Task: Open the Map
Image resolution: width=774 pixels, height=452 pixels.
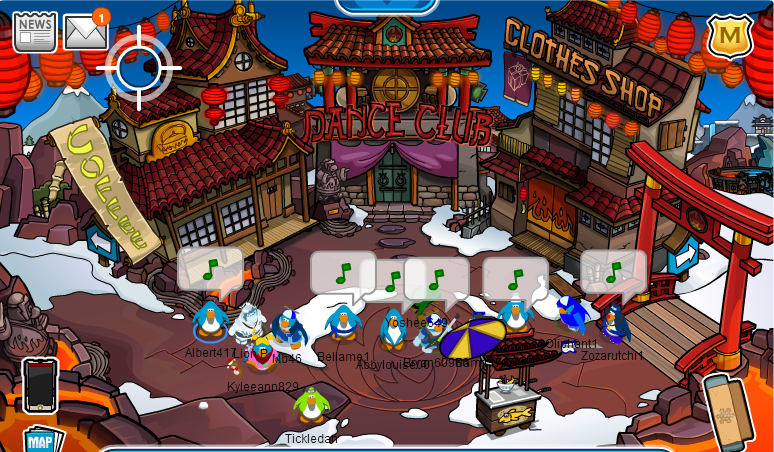Action: 43,440
